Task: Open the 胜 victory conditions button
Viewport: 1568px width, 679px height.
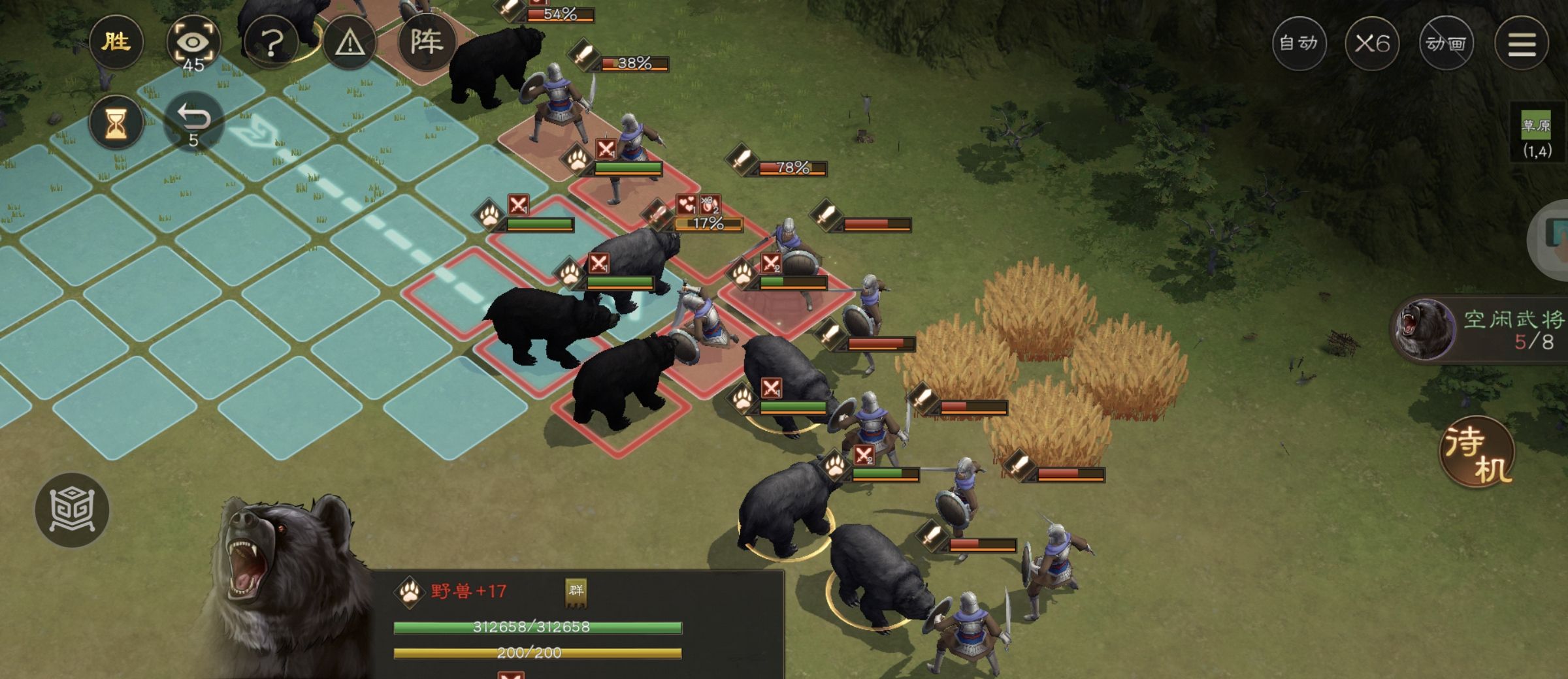Action: (x=116, y=42)
